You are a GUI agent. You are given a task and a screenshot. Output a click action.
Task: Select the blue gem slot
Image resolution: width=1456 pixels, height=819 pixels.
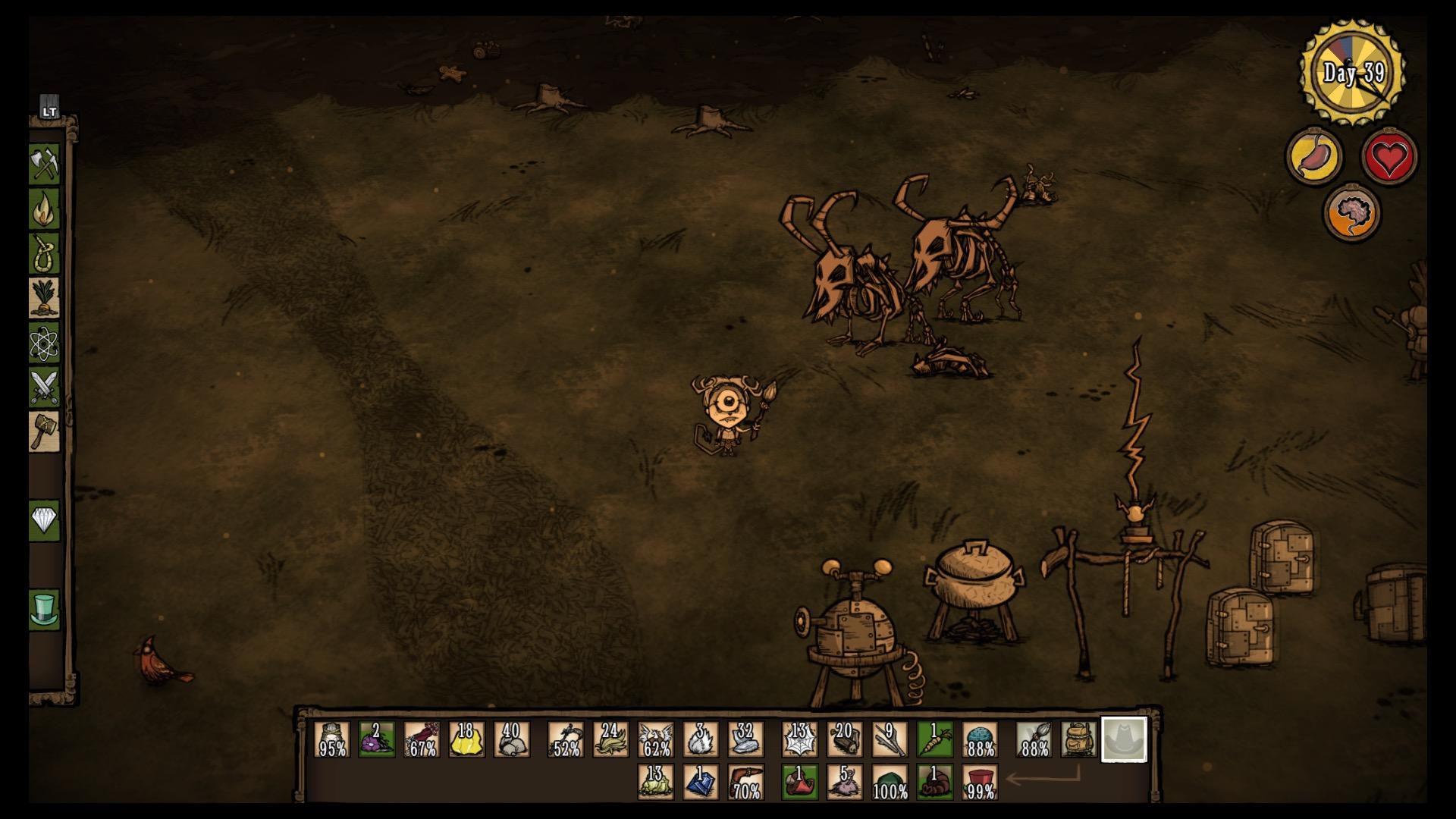(701, 783)
